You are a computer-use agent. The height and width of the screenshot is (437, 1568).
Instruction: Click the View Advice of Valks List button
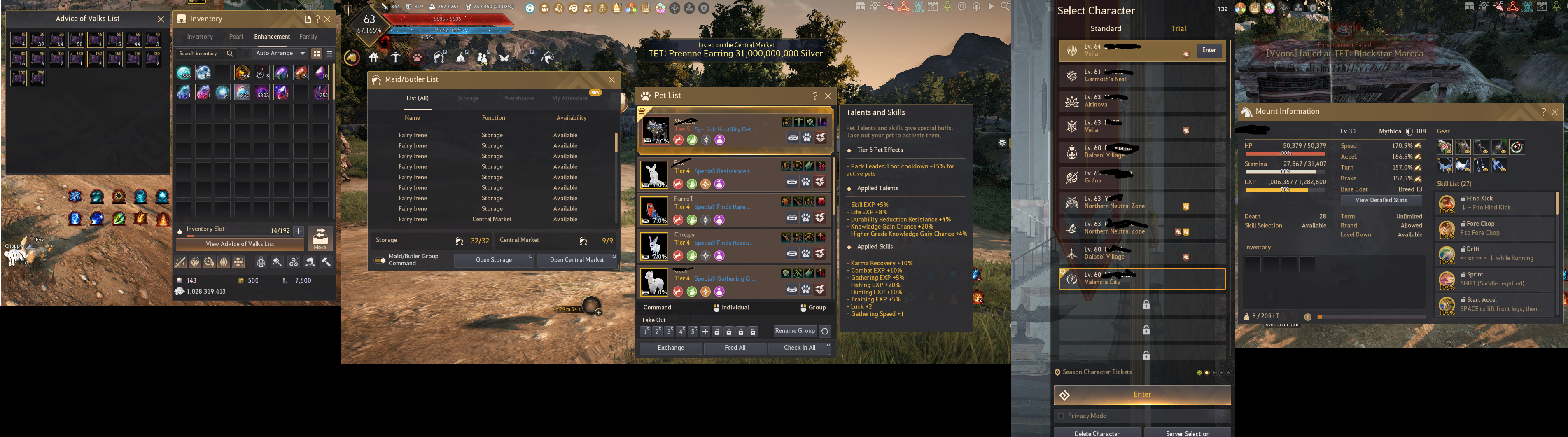click(240, 245)
